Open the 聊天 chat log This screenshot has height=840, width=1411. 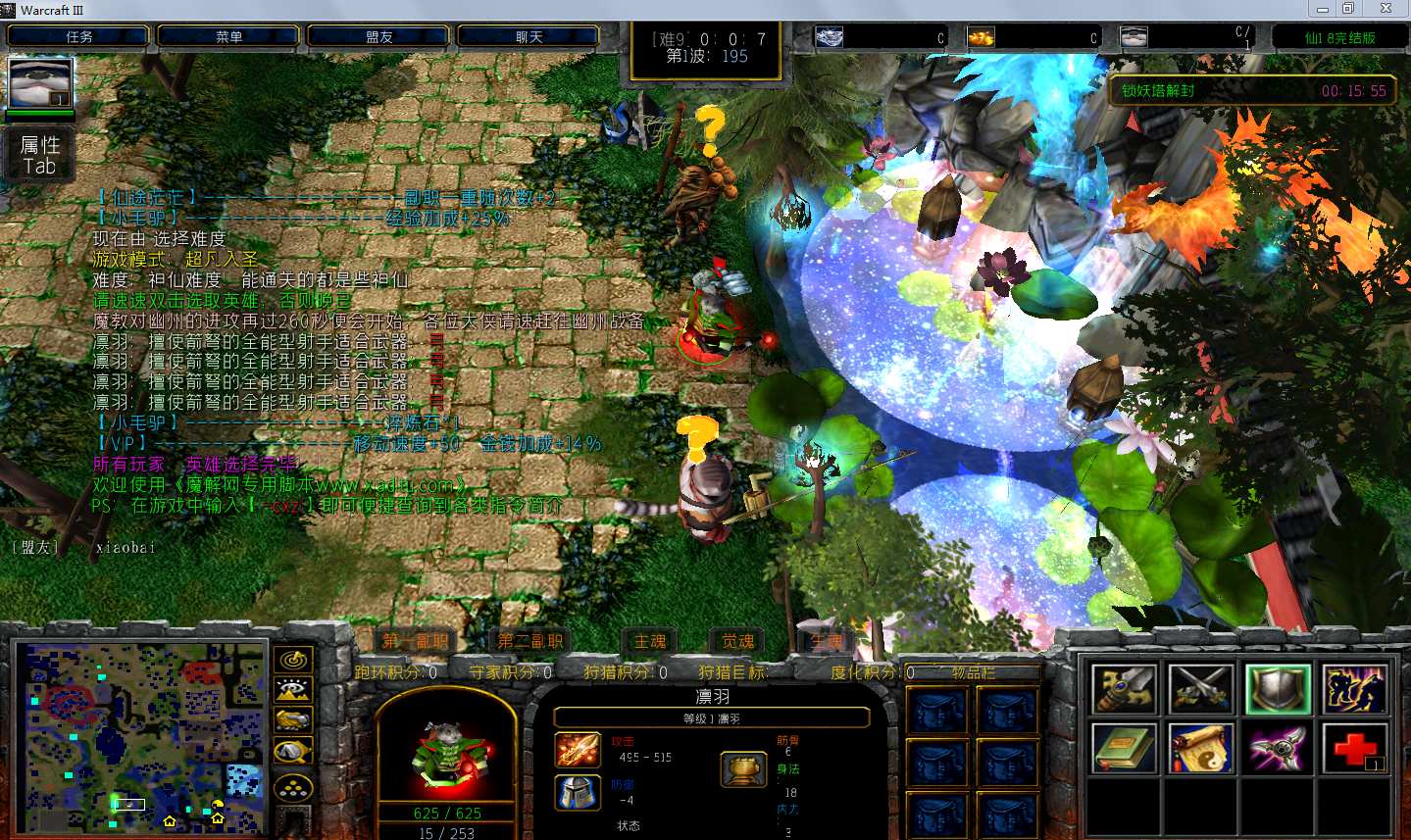pos(529,37)
